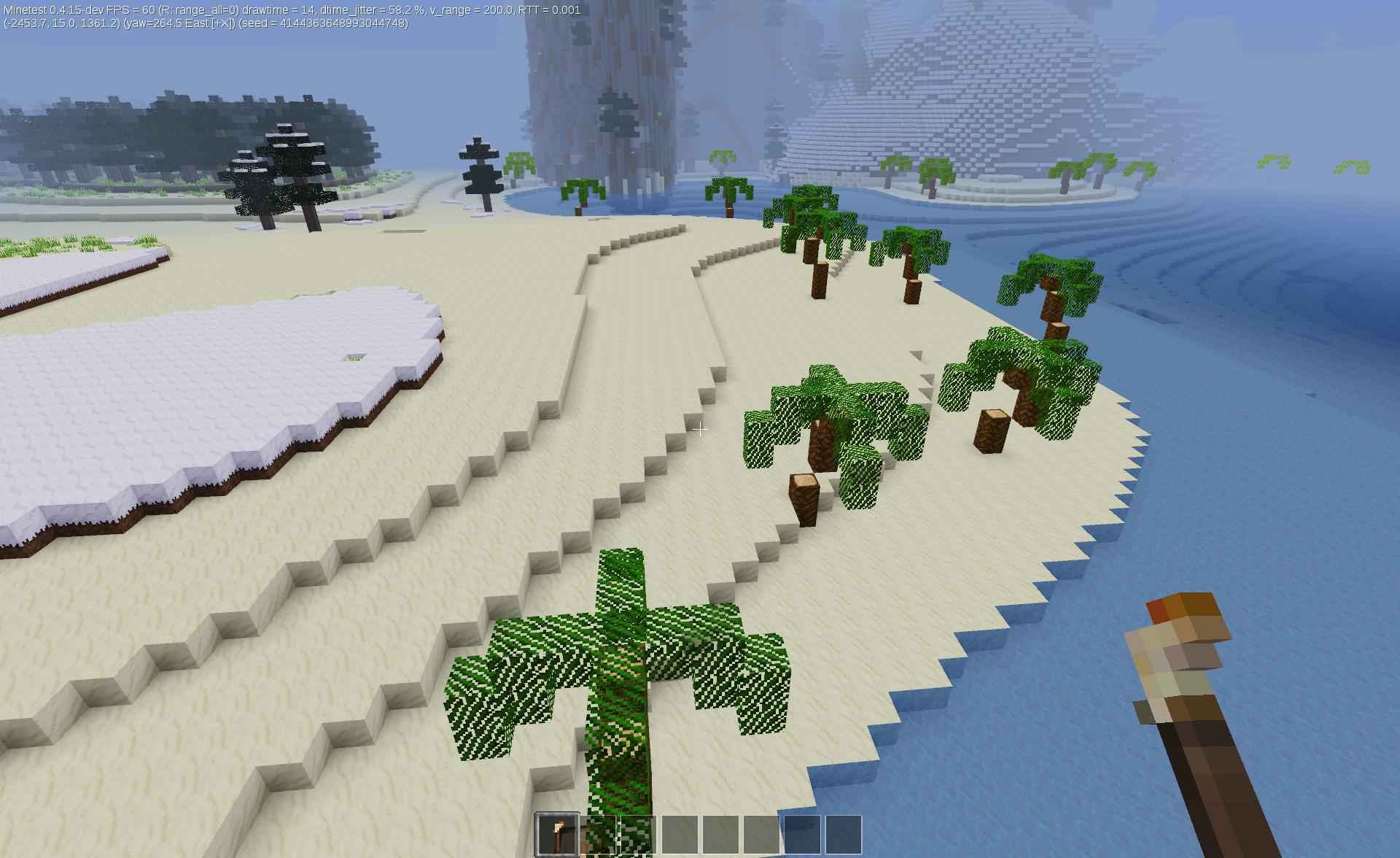Click the crosshair at screen center

[x=699, y=430]
